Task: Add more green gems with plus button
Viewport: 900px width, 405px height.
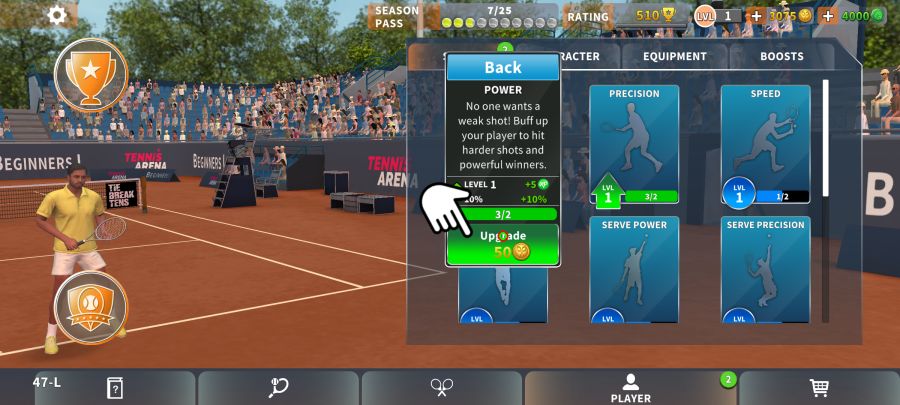Action: coord(828,16)
